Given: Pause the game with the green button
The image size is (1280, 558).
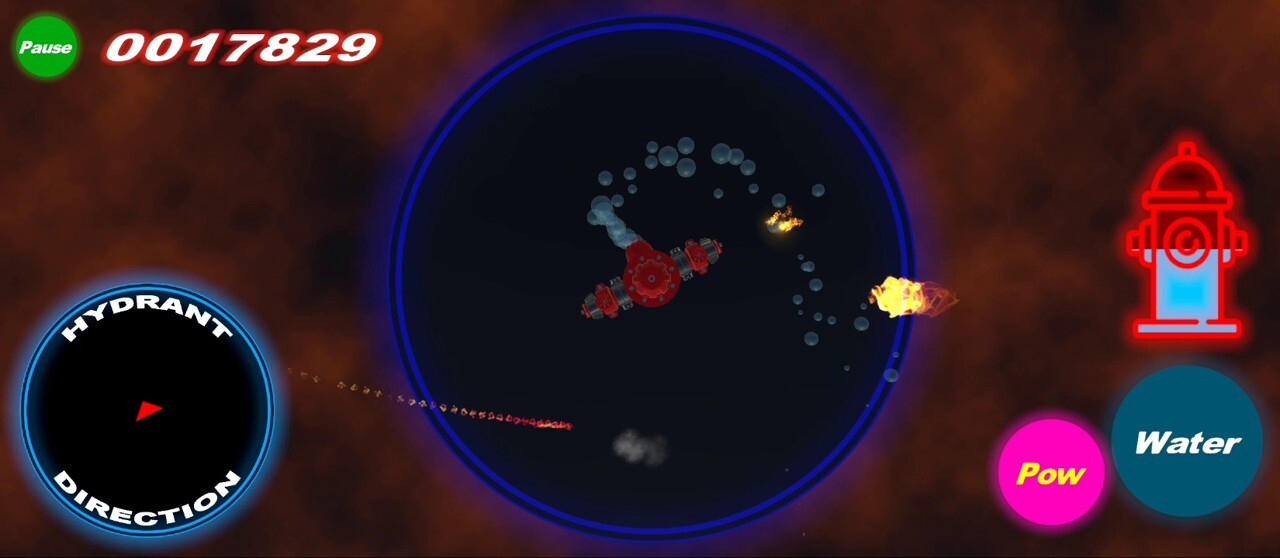Looking at the screenshot, I should pos(46,47).
